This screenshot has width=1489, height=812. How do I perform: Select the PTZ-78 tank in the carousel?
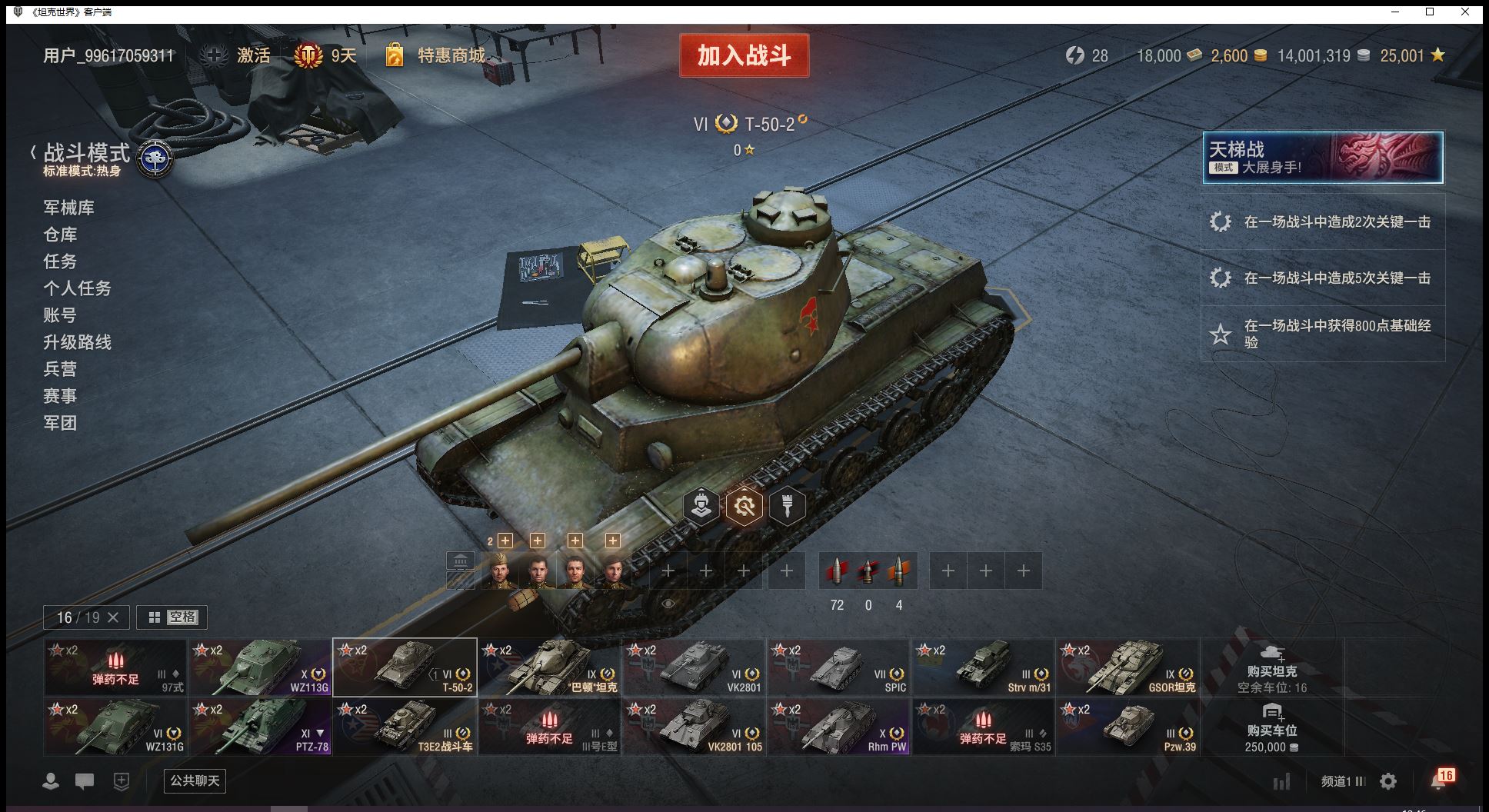click(x=260, y=727)
